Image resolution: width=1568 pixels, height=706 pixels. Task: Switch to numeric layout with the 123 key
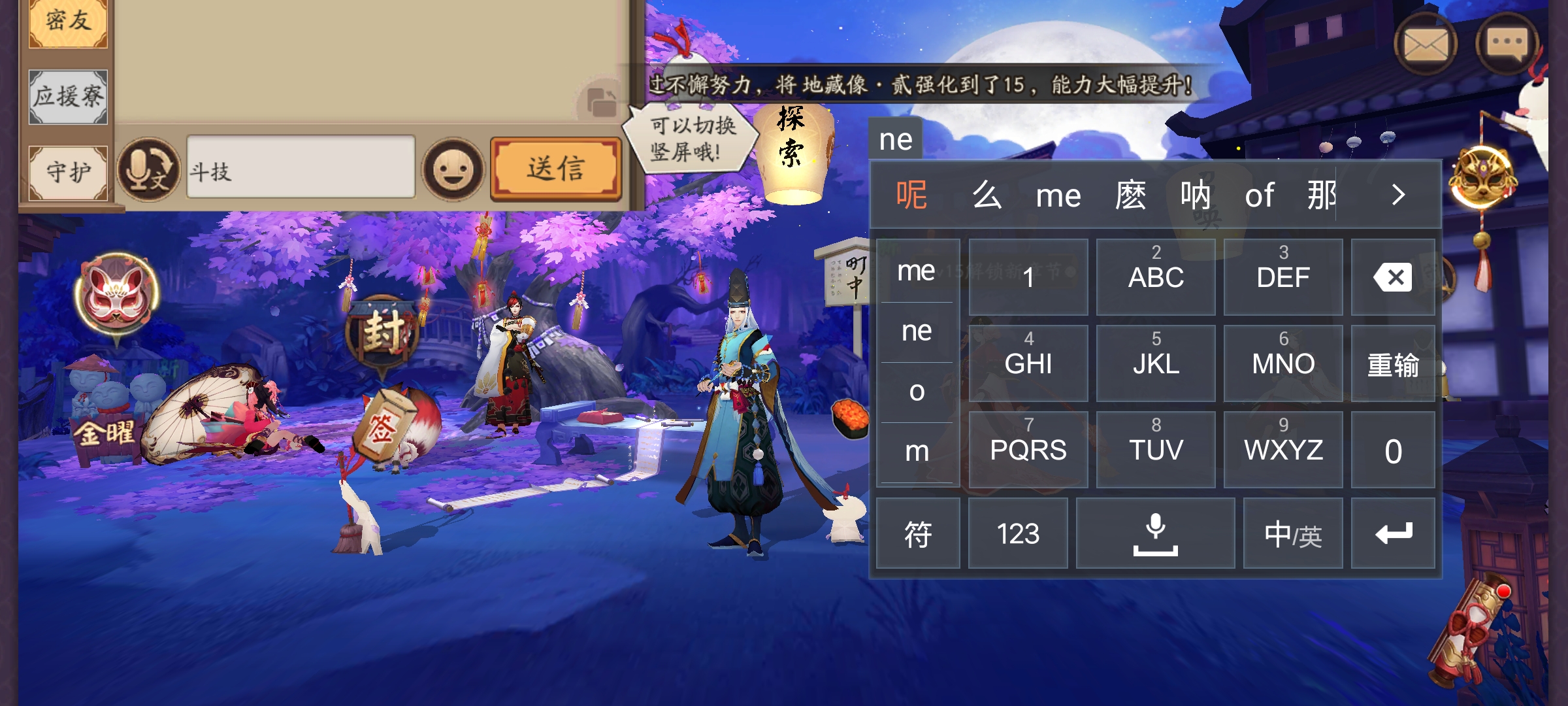point(1019,533)
